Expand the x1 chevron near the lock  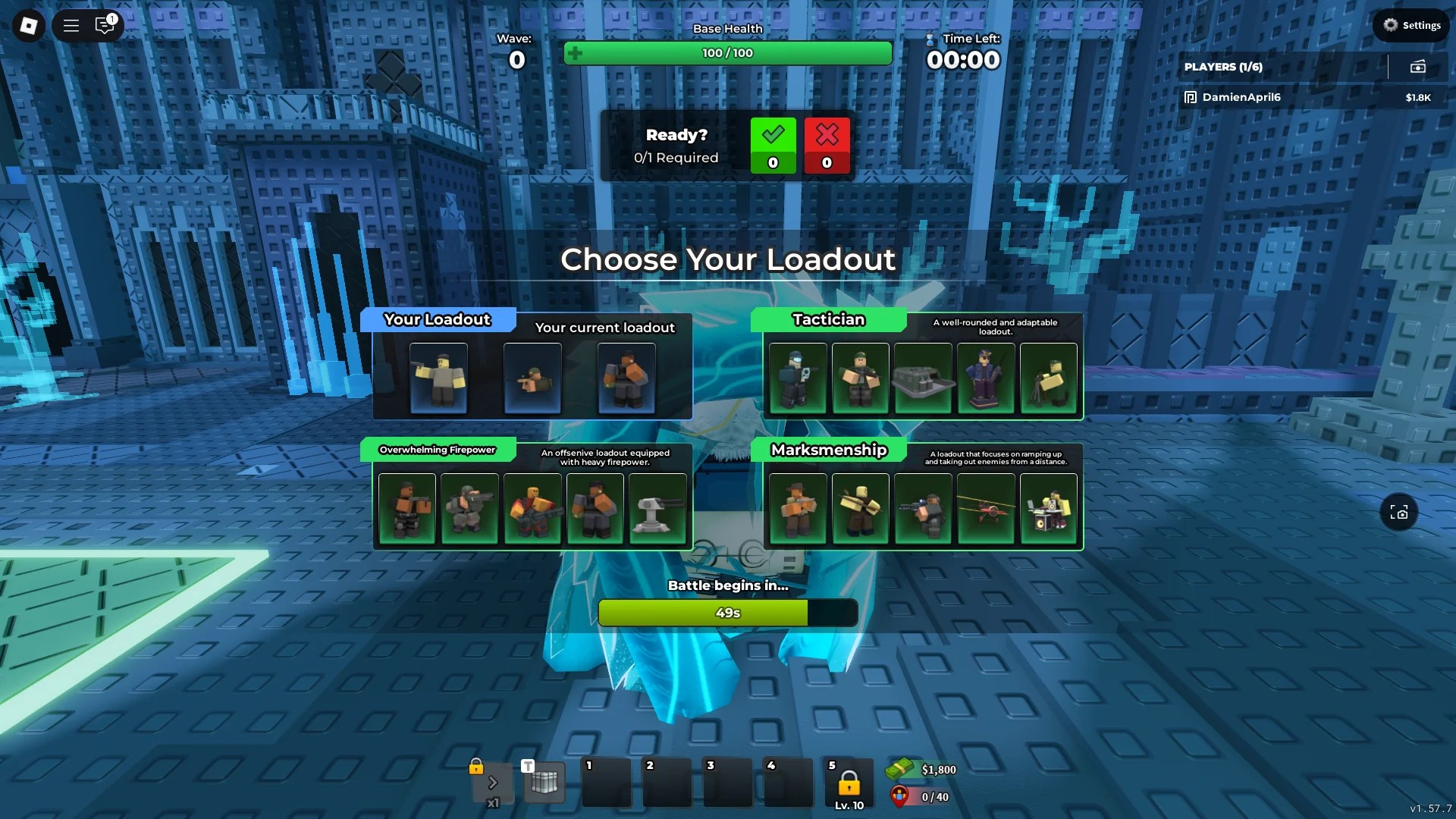(x=494, y=781)
